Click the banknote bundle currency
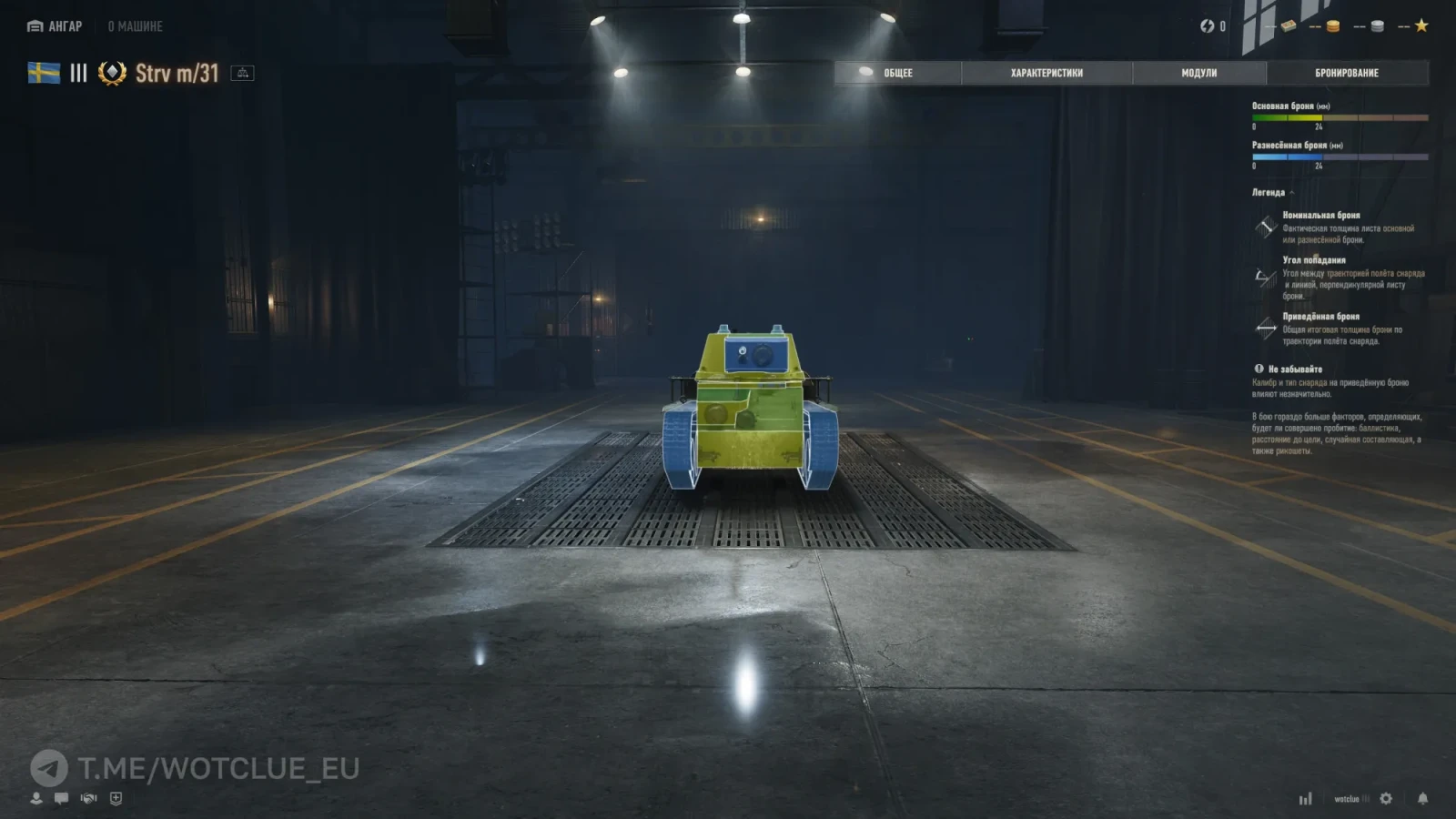1456x819 pixels. (1288, 26)
